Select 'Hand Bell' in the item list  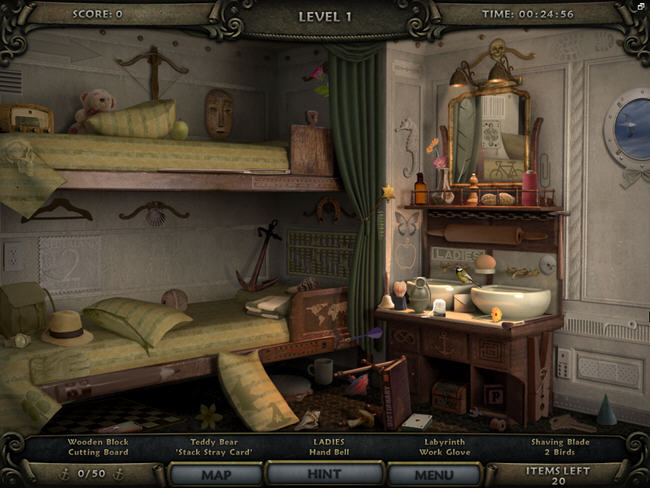[327, 452]
